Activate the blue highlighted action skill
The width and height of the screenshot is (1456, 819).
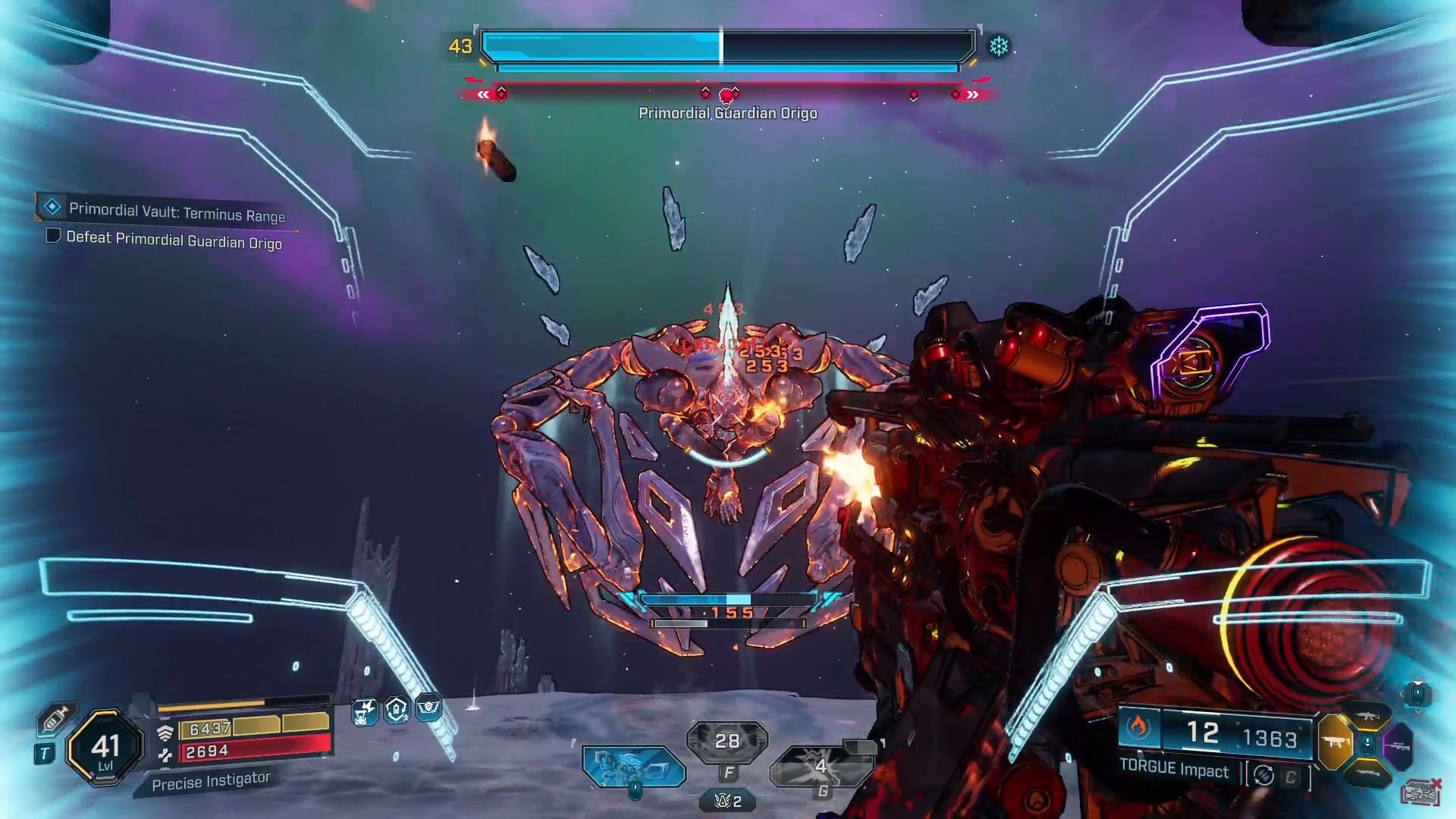633,765
